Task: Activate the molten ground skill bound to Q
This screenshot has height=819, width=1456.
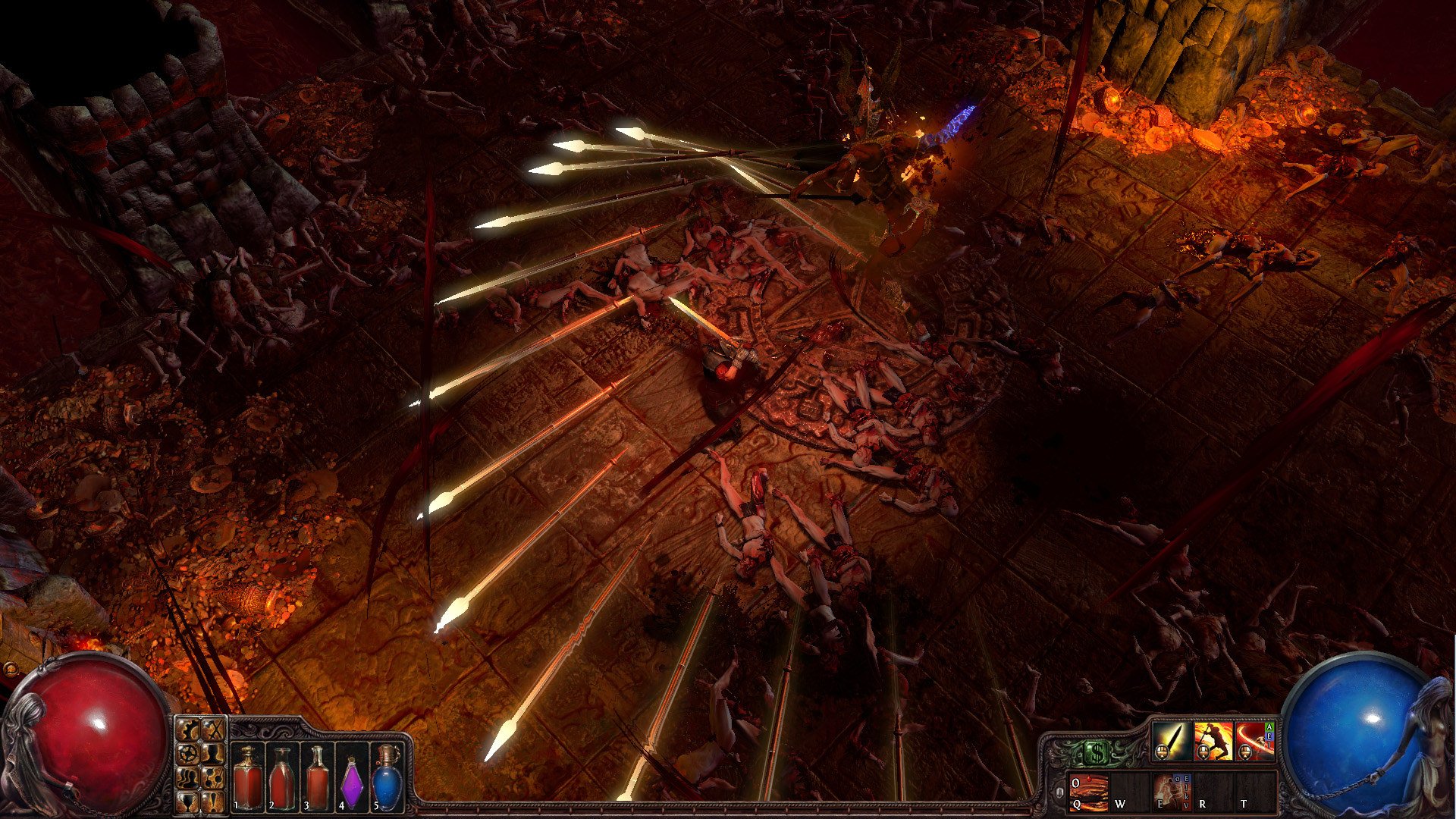Action: click(x=1088, y=792)
